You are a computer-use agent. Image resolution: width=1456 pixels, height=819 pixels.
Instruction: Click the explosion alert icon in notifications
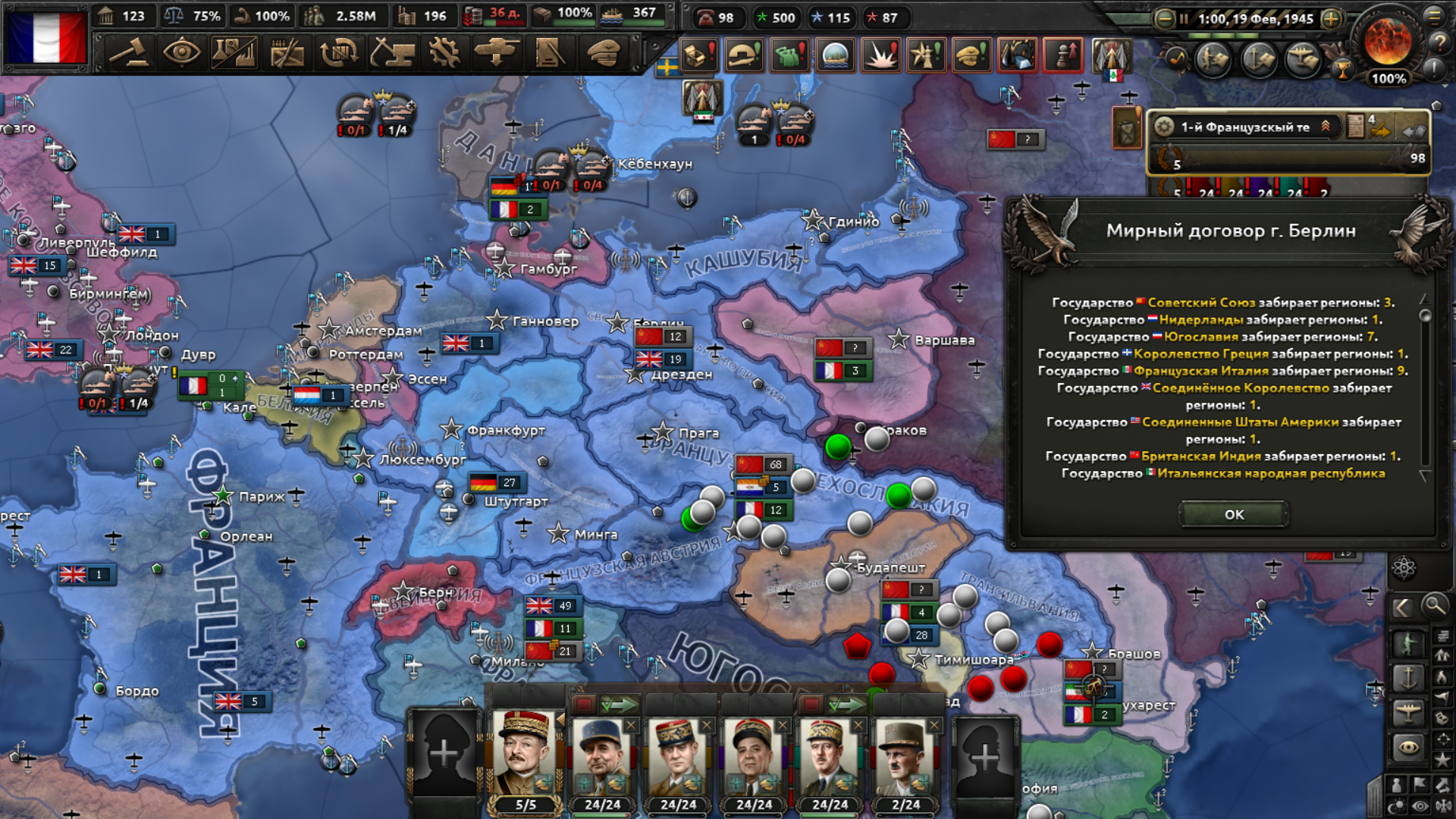pyautogui.click(x=881, y=55)
